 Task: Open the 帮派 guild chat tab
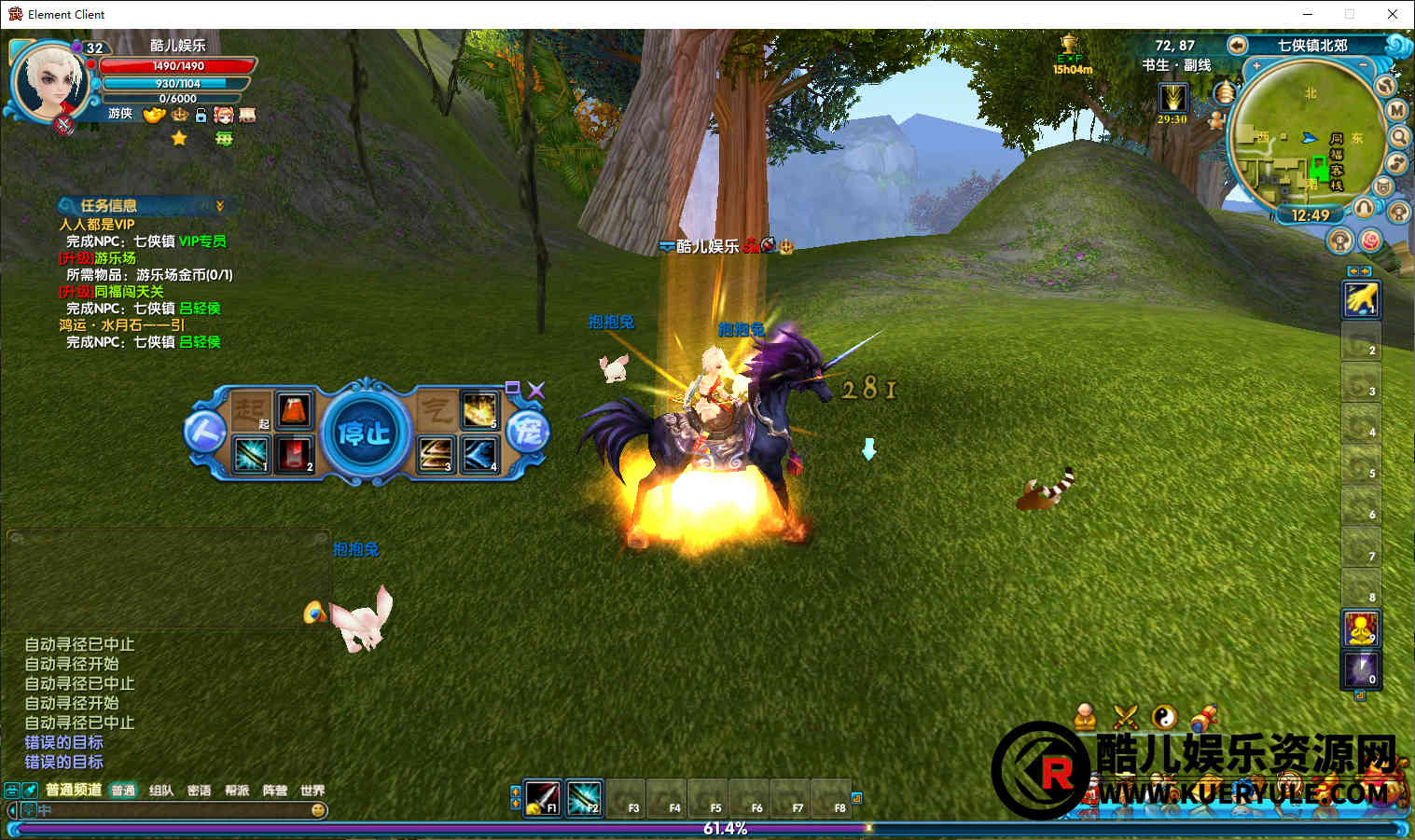pos(237,791)
